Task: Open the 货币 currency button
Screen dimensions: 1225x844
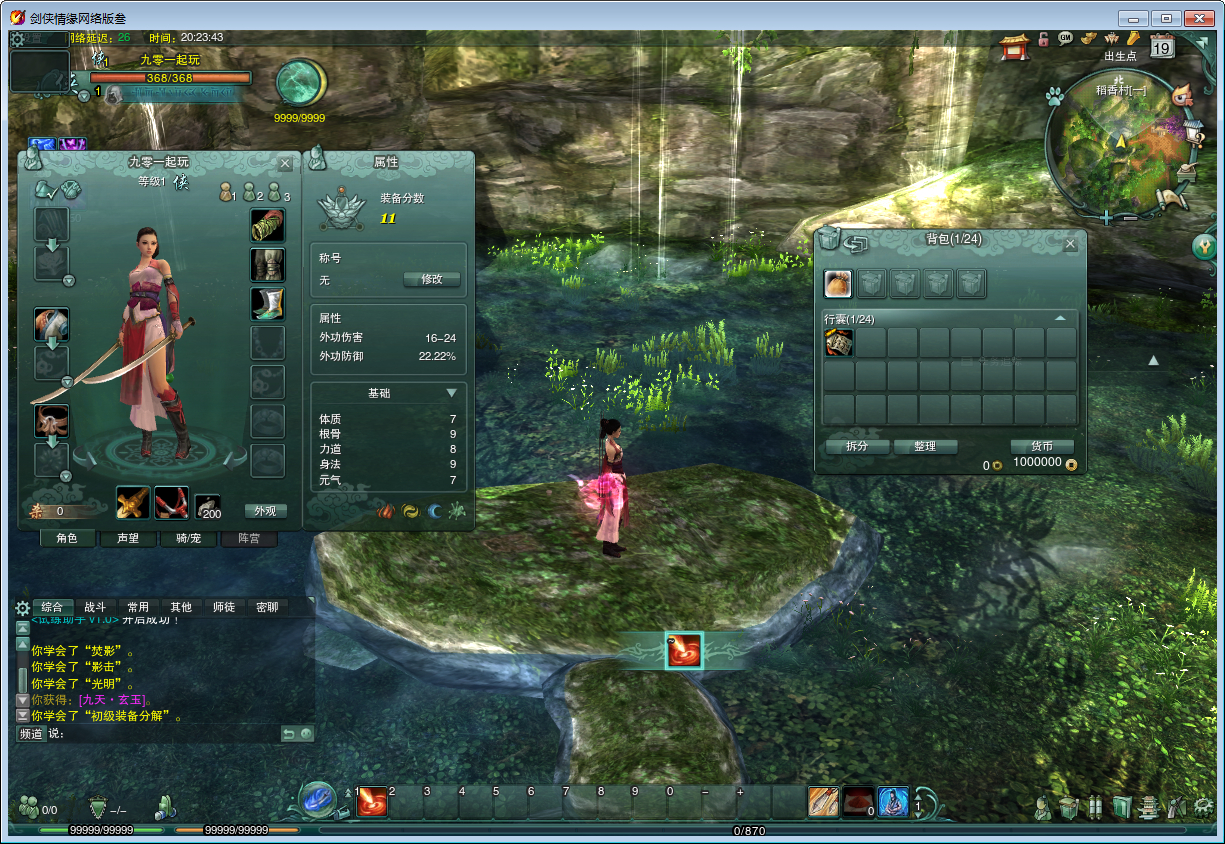Action: click(1041, 447)
